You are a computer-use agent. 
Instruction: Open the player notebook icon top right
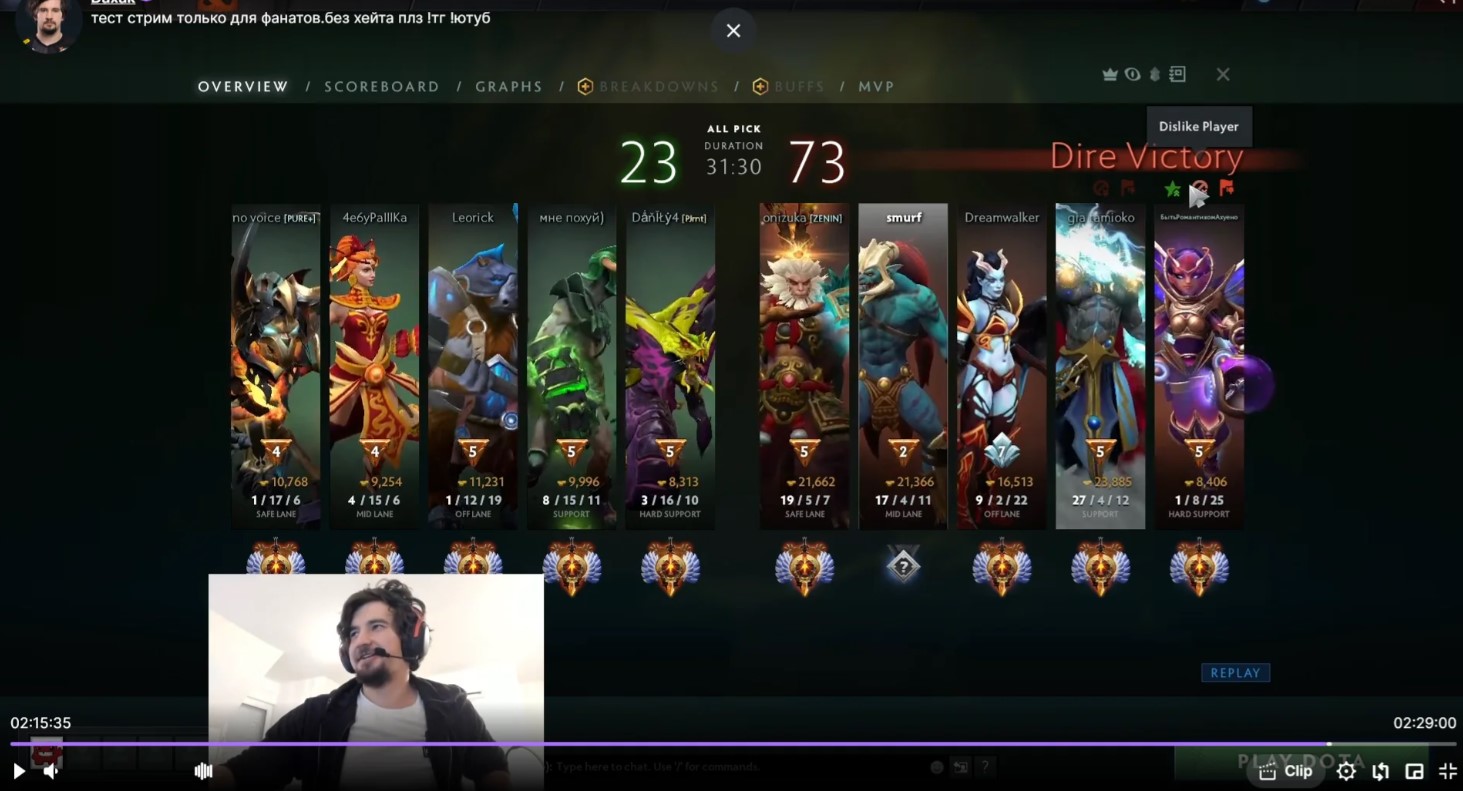pos(1176,74)
